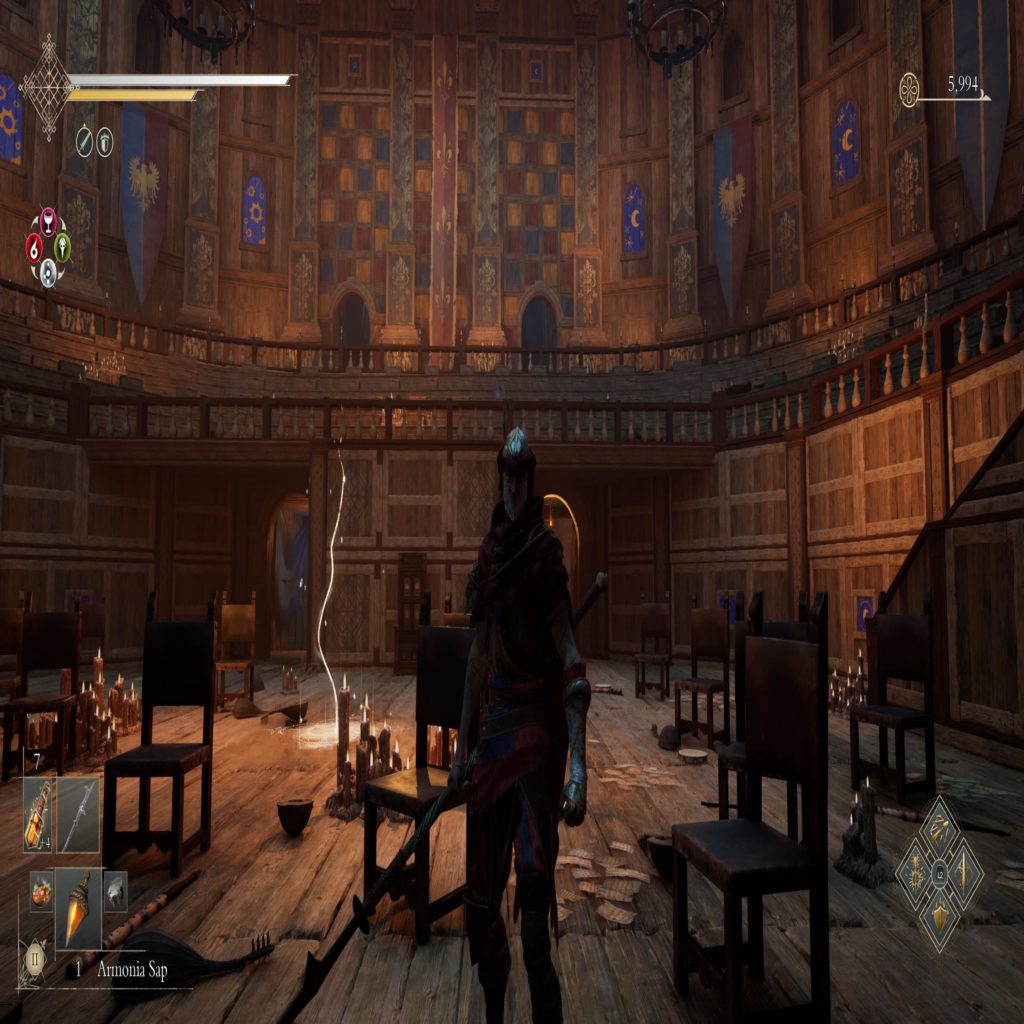Choose the orange healing flask slot

point(39,814)
